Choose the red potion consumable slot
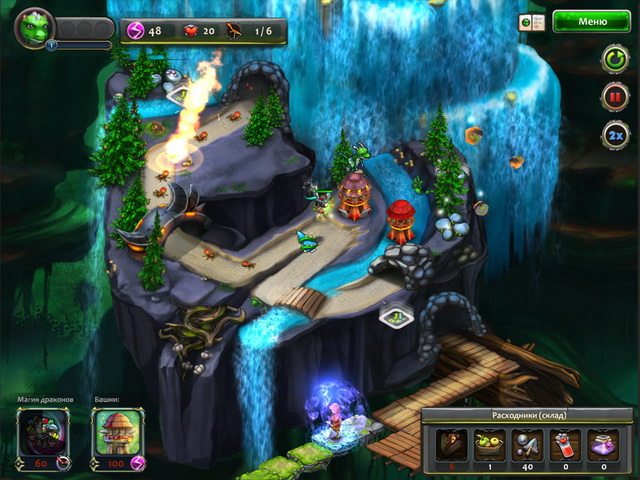640x480 pixels. coord(567,443)
